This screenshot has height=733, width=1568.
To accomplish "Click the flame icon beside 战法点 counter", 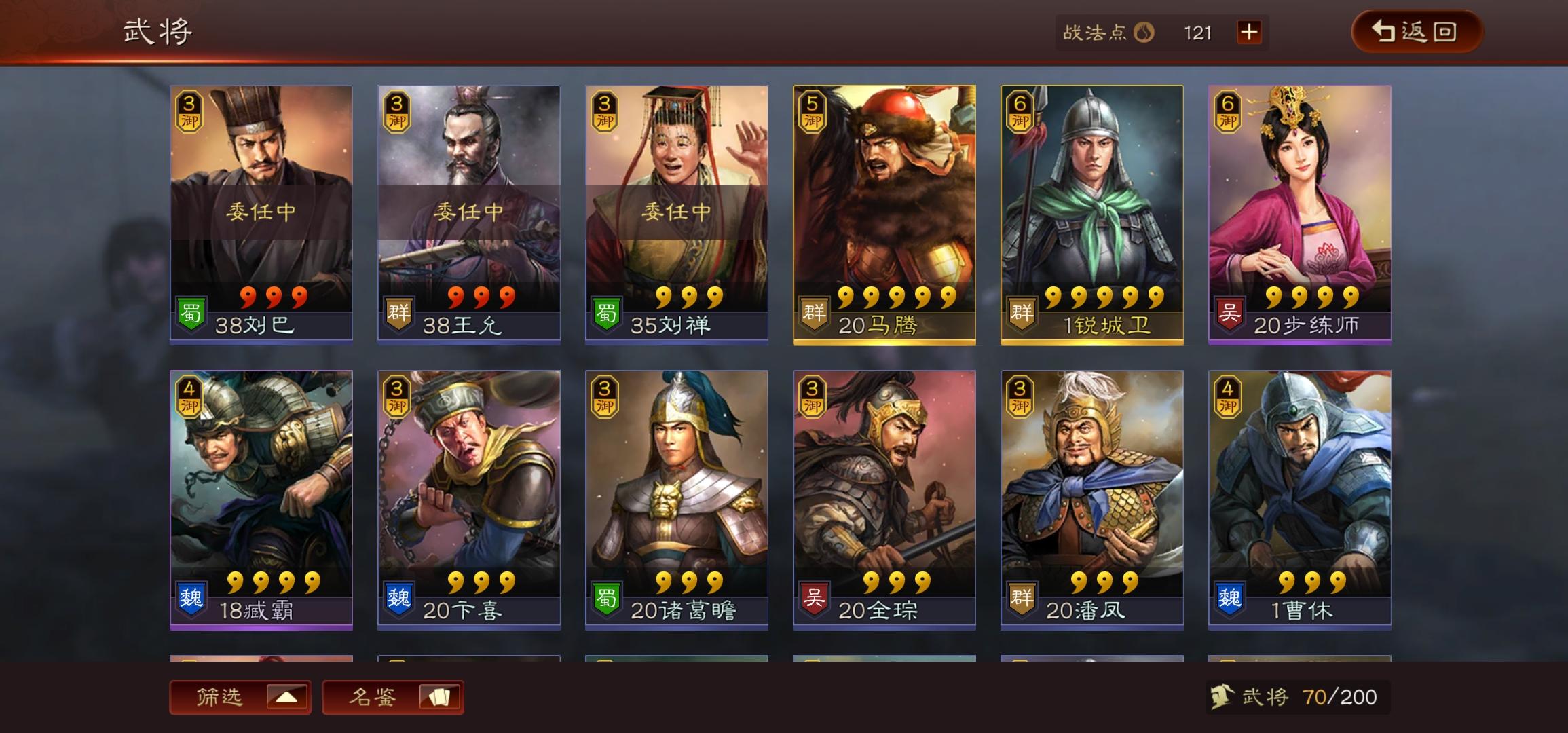I will (1145, 33).
